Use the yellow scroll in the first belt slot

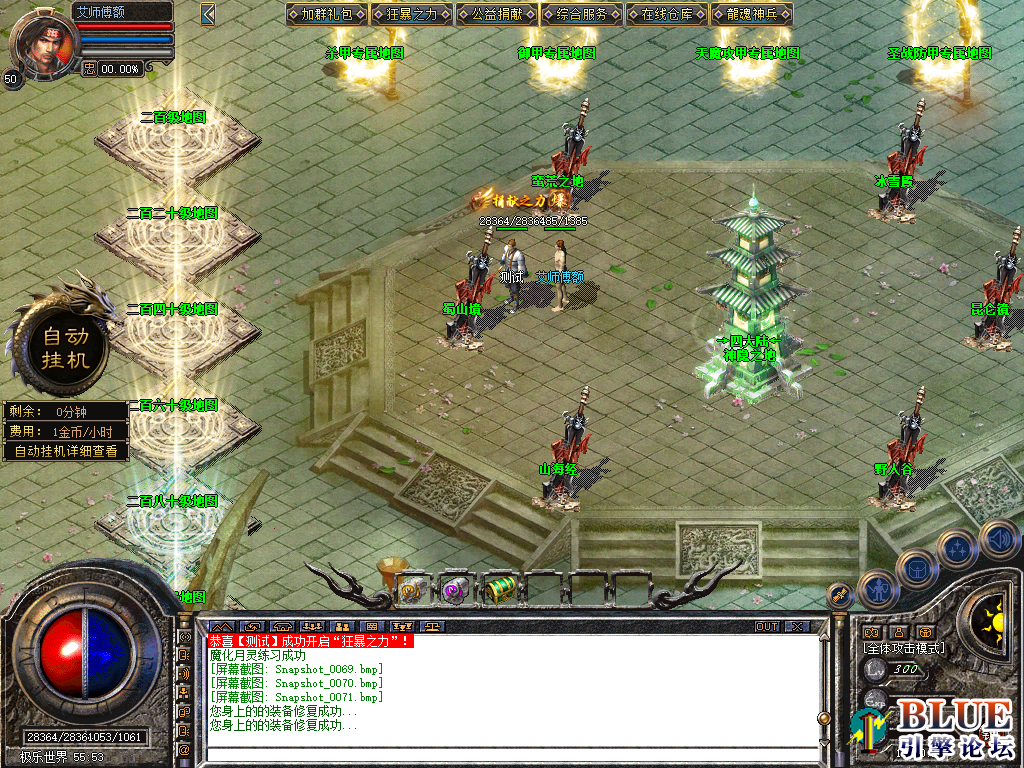pos(412,590)
